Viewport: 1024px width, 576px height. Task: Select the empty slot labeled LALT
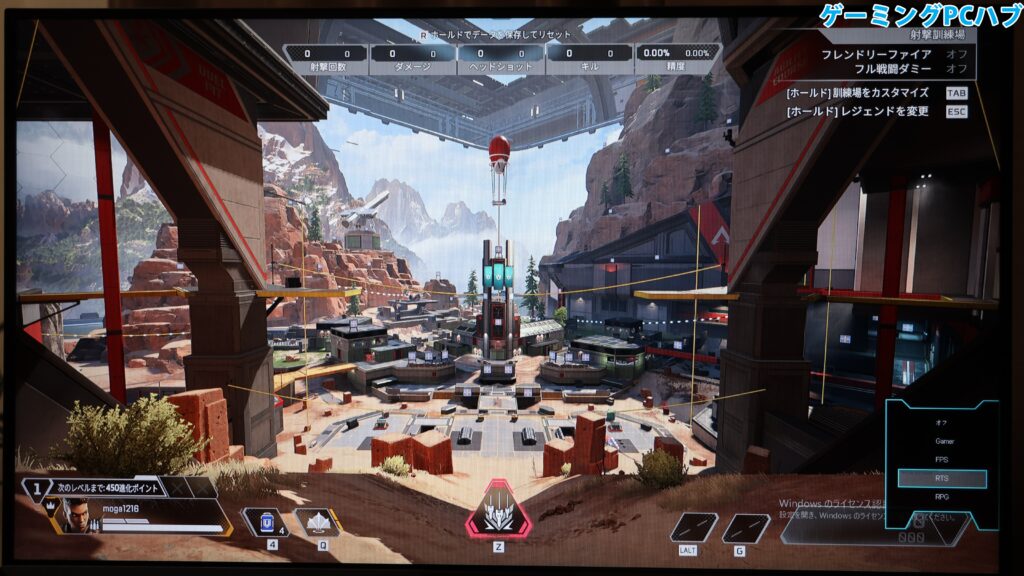pyautogui.click(x=693, y=527)
